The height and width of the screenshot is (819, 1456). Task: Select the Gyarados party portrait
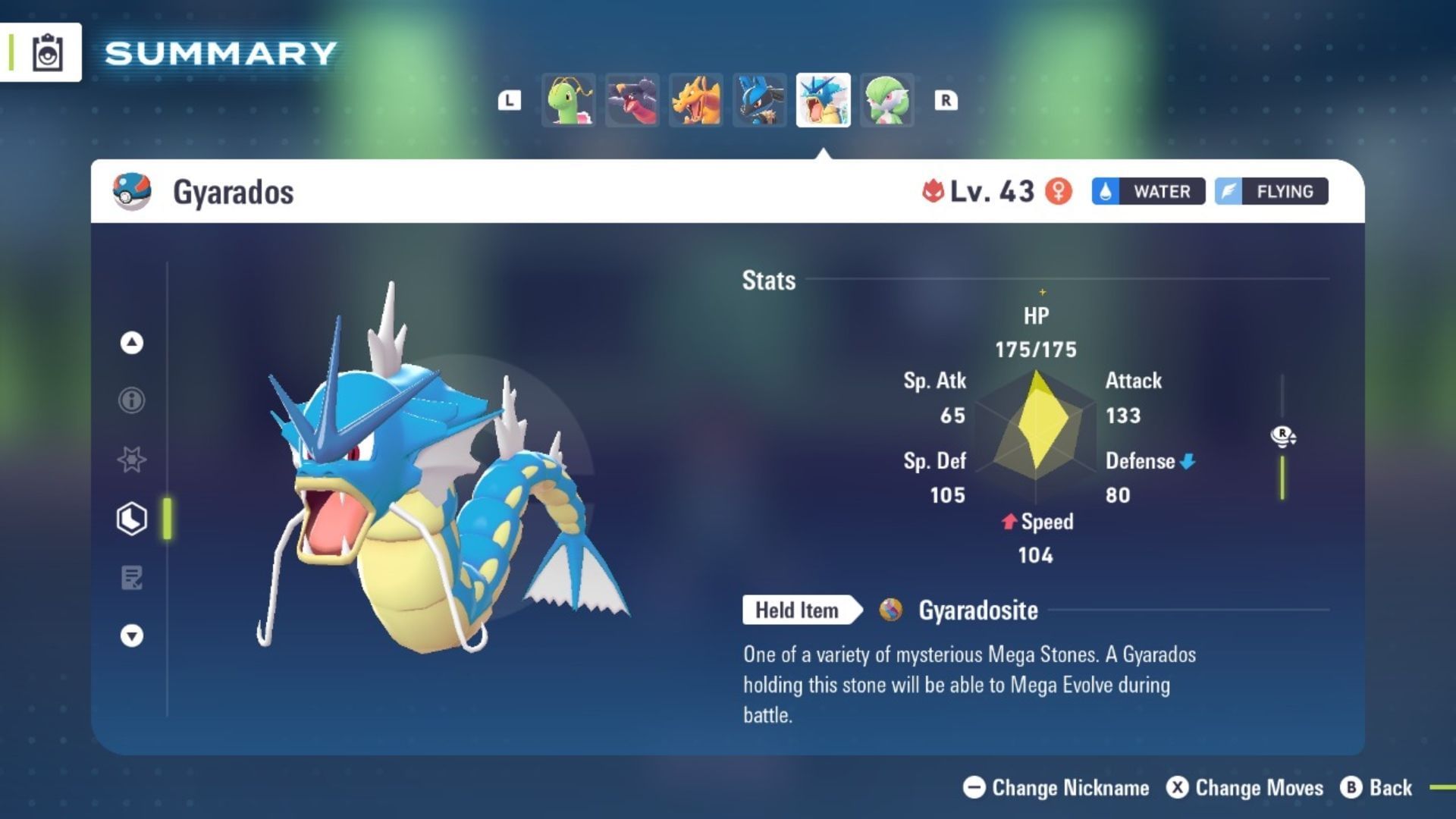[823, 100]
